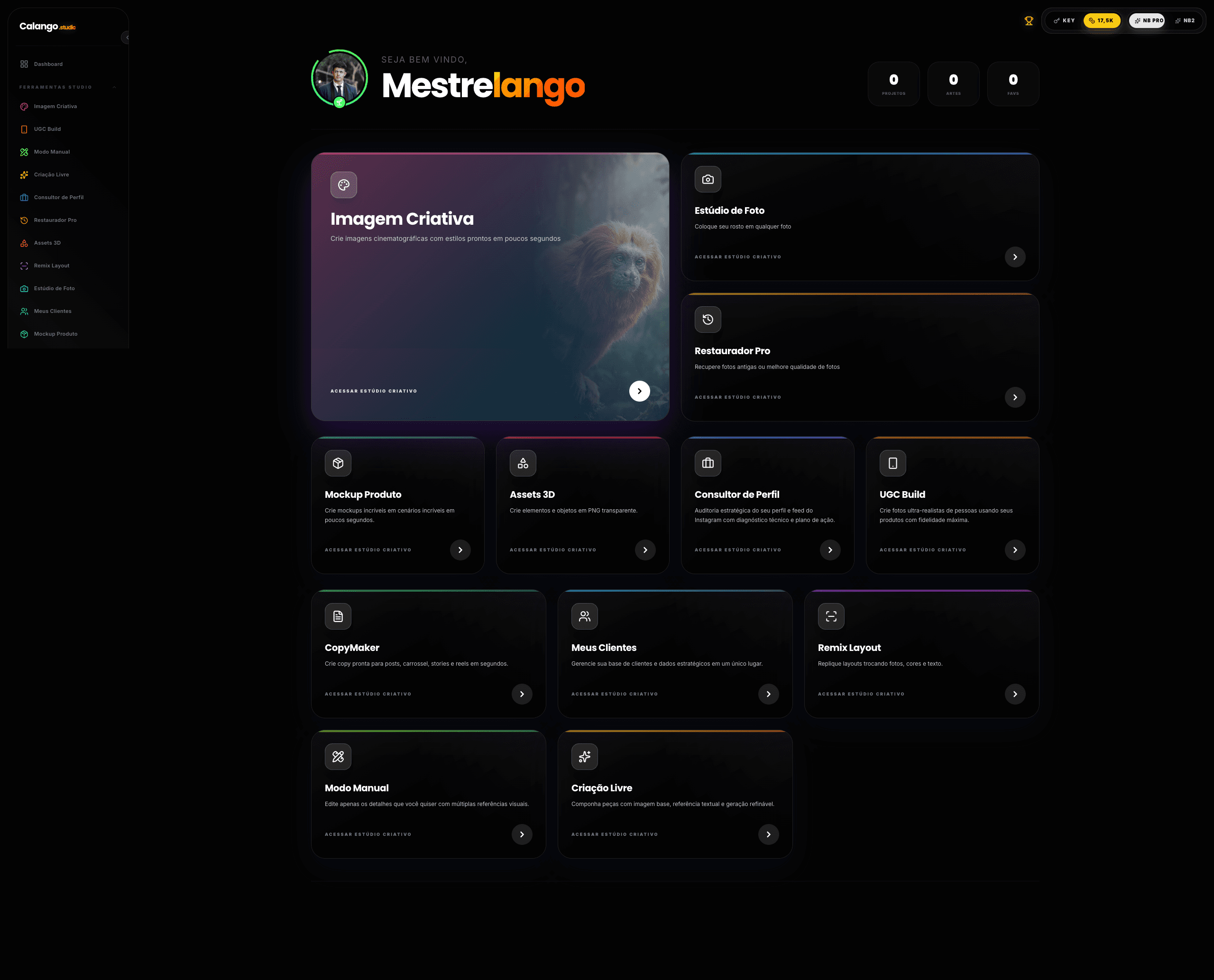Image resolution: width=1214 pixels, height=980 pixels.
Task: Open Dashboard in the sidebar
Action: (48, 64)
